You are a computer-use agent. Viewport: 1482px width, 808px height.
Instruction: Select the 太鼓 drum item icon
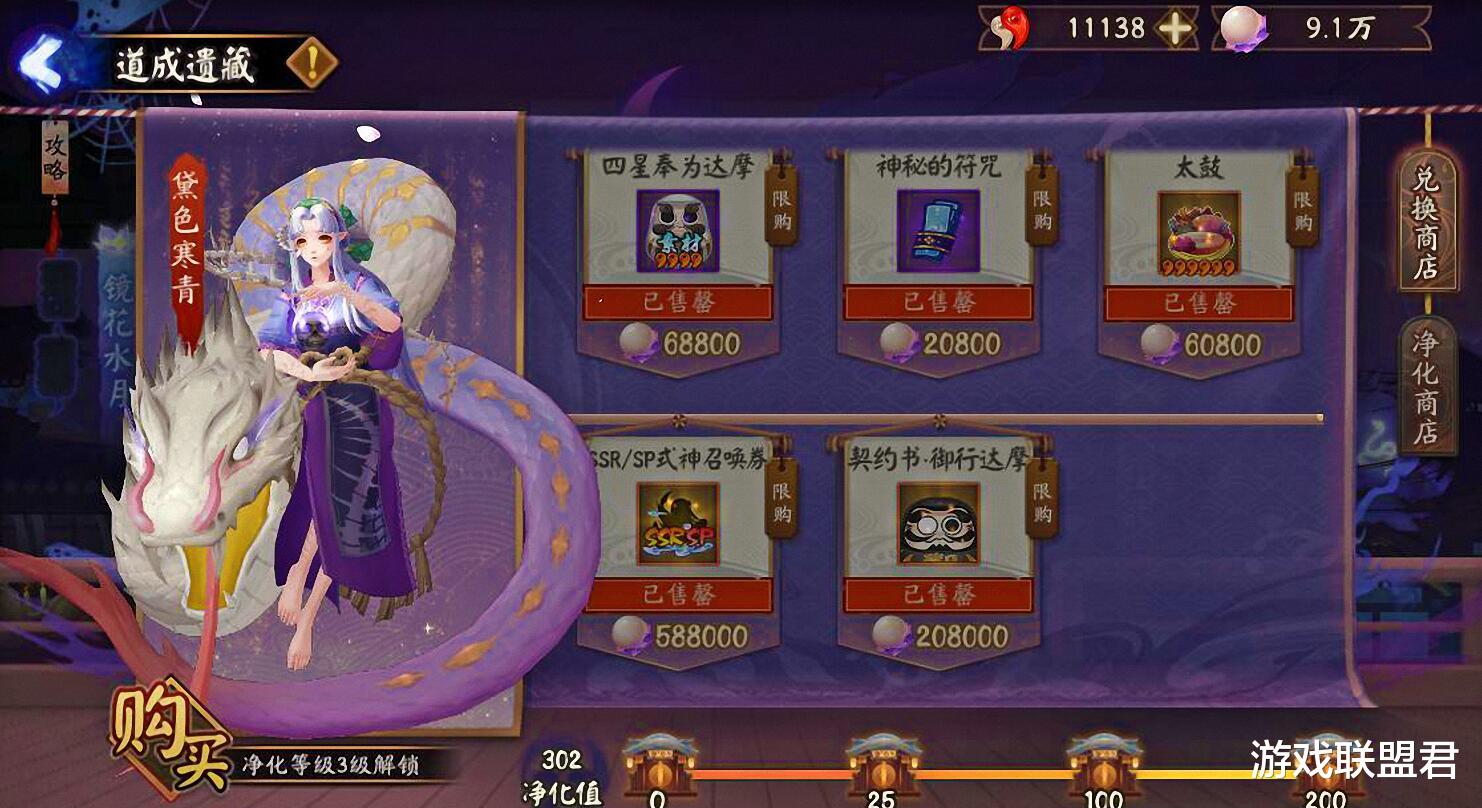pos(1201,231)
